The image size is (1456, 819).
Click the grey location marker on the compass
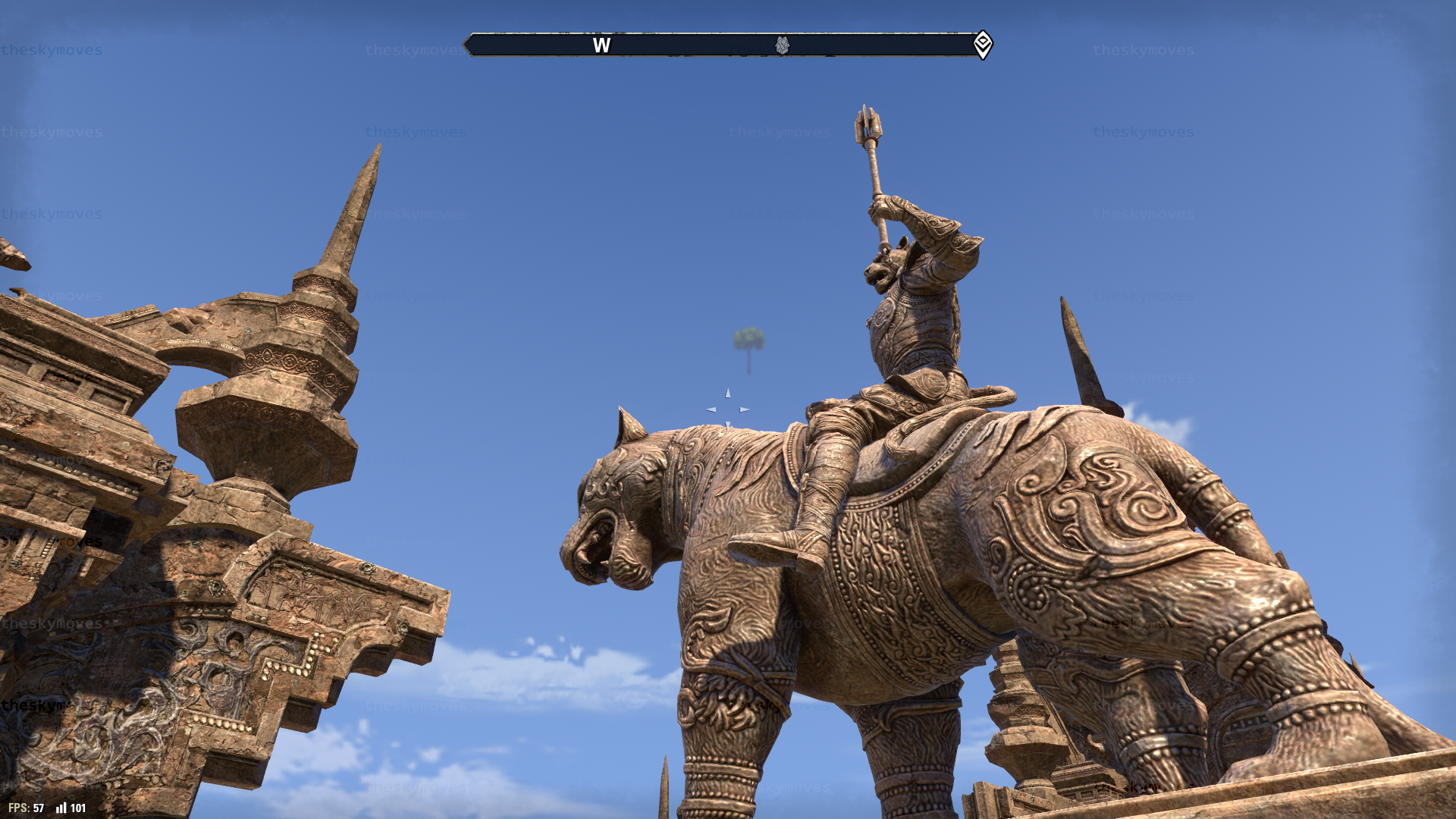coord(782,45)
